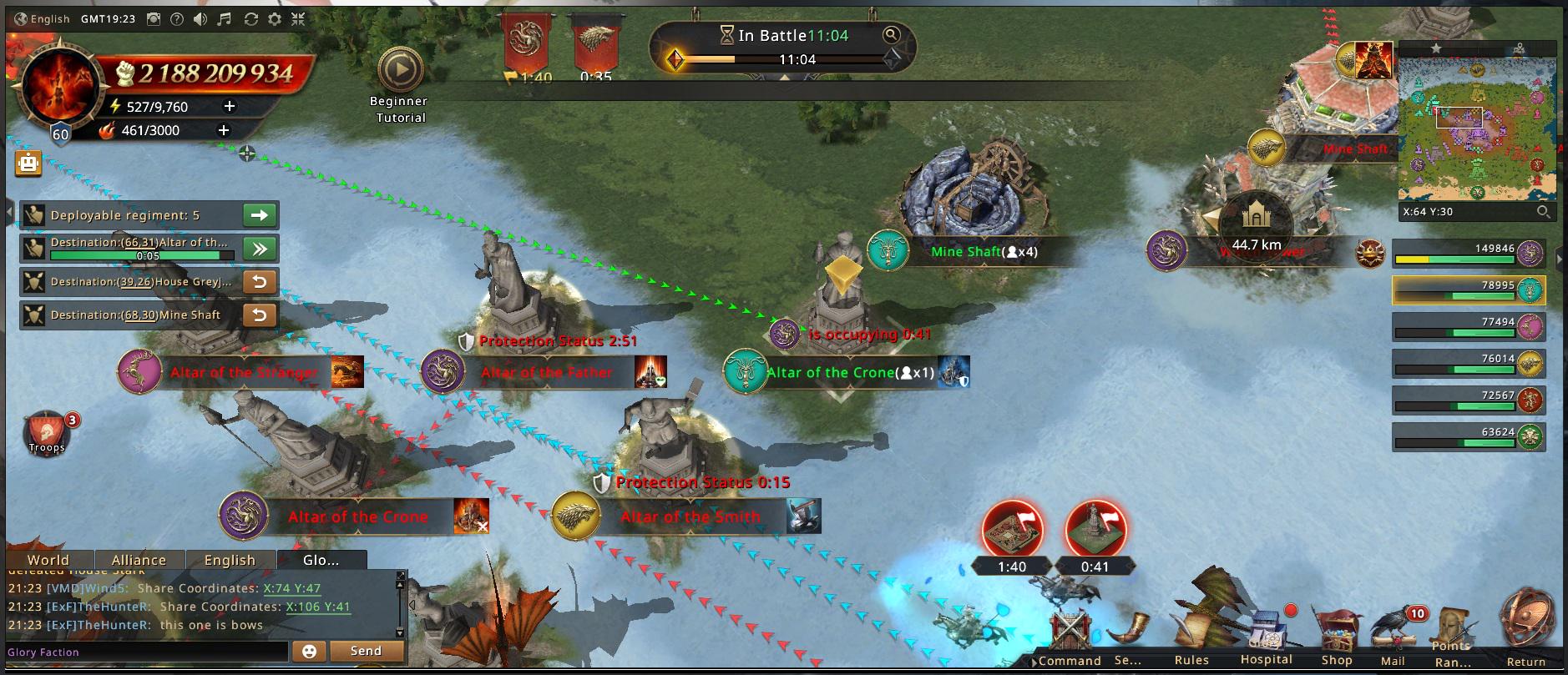Click the Deployable regiment arrow button
The width and height of the screenshot is (1568, 675).
tap(260, 215)
